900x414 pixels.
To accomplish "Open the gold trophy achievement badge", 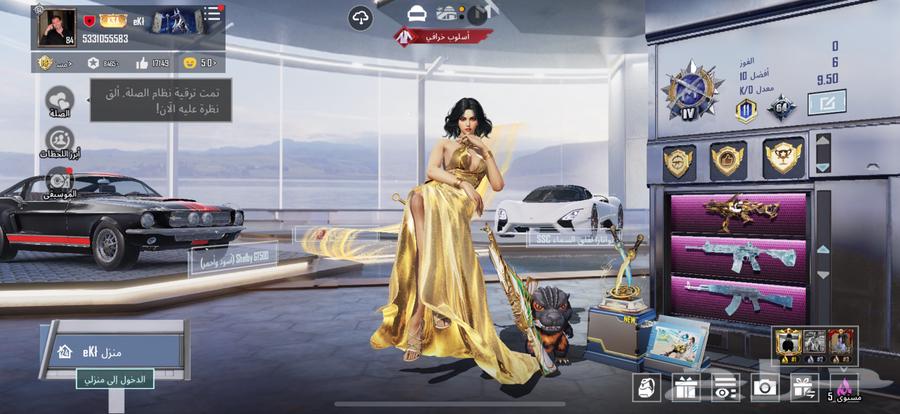I will (783, 157).
